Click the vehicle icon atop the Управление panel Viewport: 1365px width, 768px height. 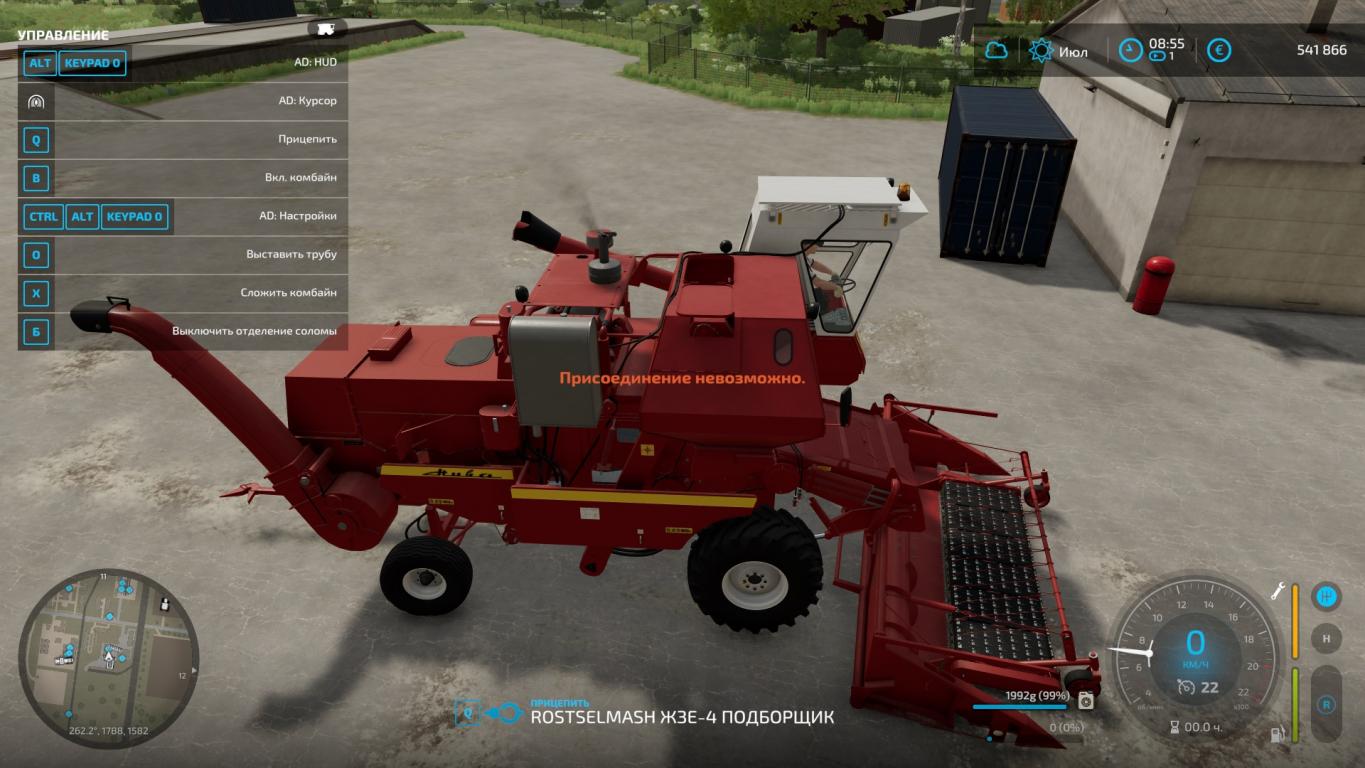tap(325, 29)
